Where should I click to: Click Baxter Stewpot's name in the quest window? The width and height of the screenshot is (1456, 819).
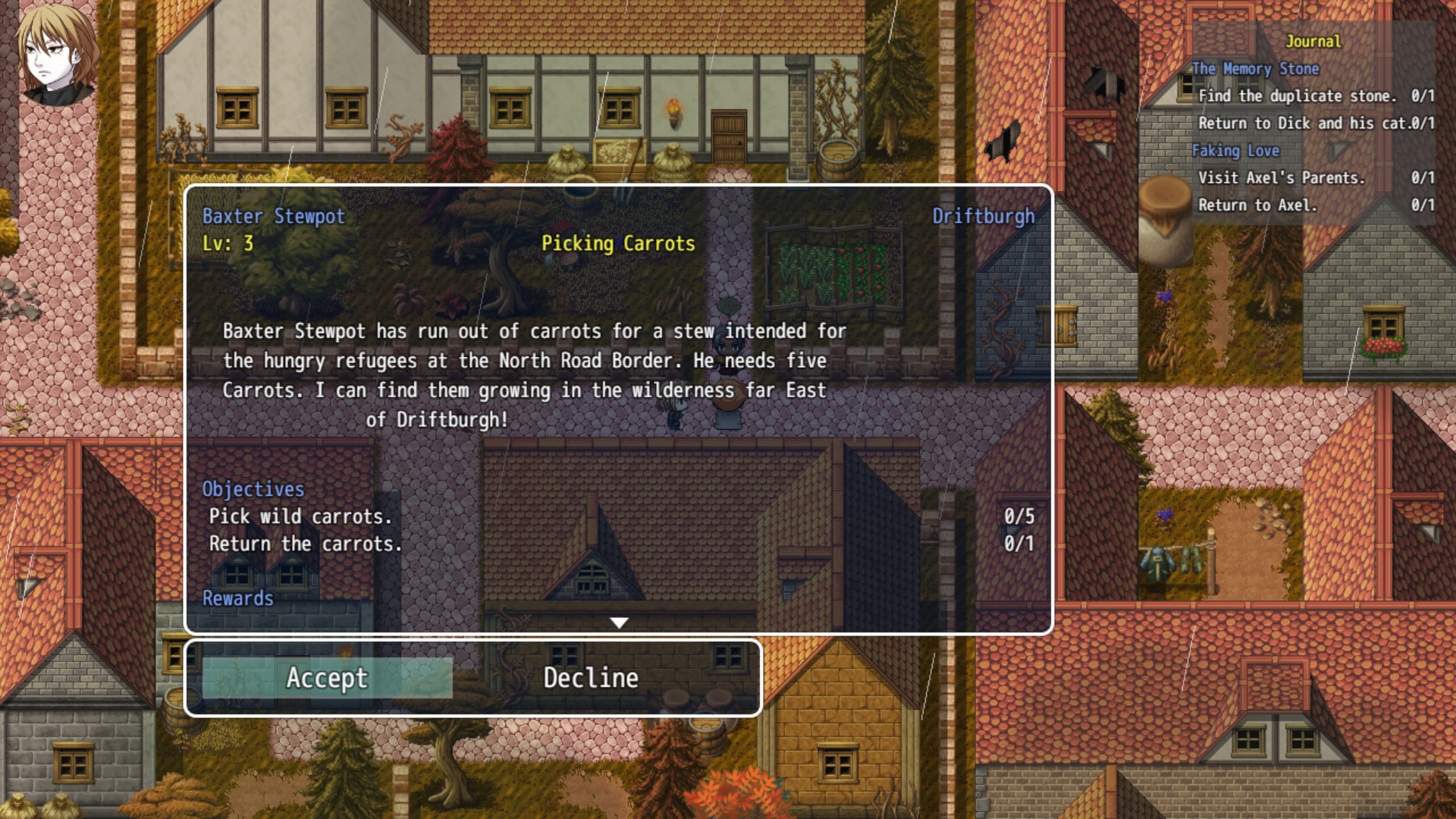(272, 216)
